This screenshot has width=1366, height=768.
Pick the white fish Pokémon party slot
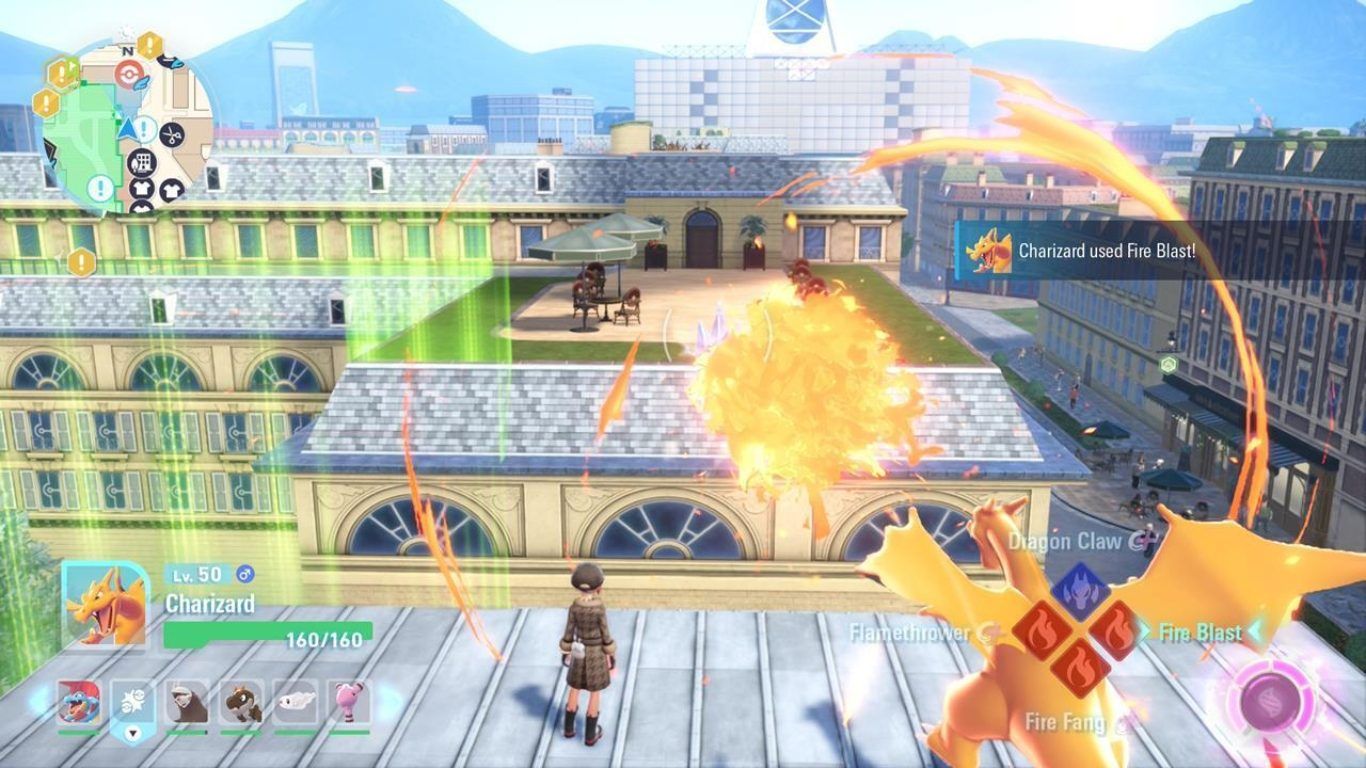[x=295, y=703]
